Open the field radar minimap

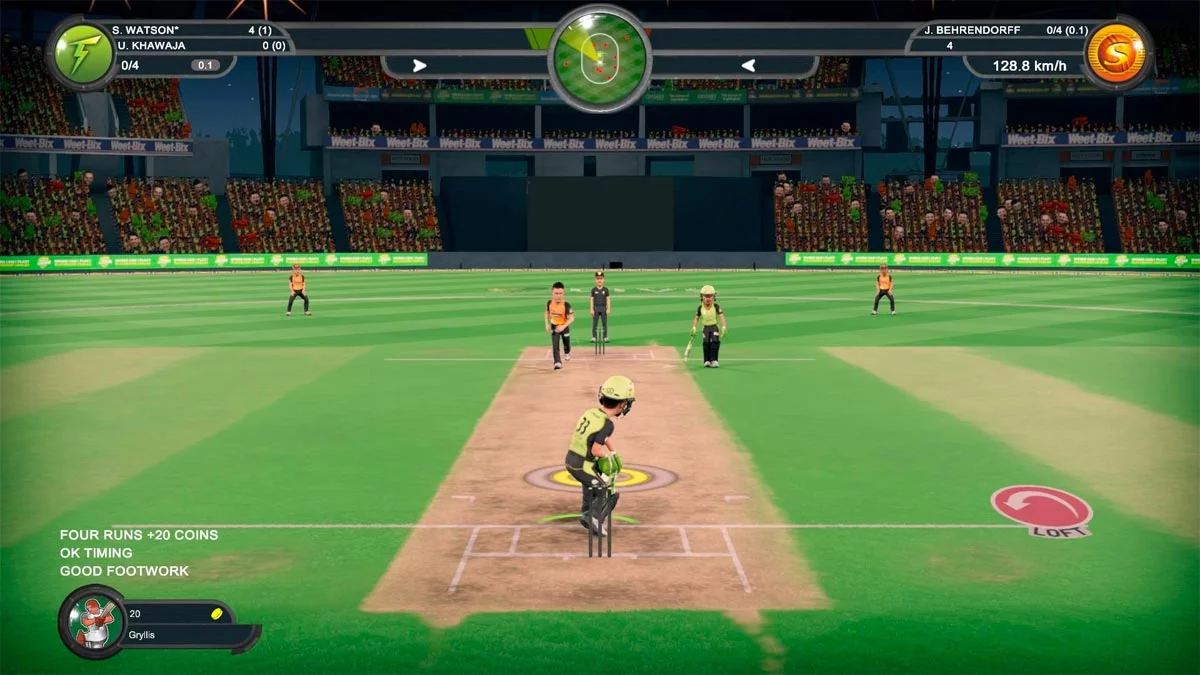600,57
